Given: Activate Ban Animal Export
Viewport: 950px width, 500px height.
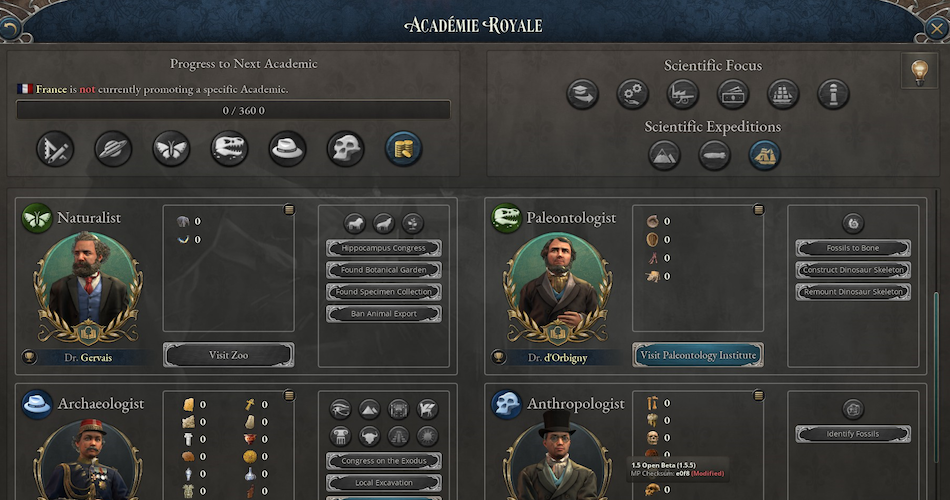Looking at the screenshot, I should [x=383, y=314].
